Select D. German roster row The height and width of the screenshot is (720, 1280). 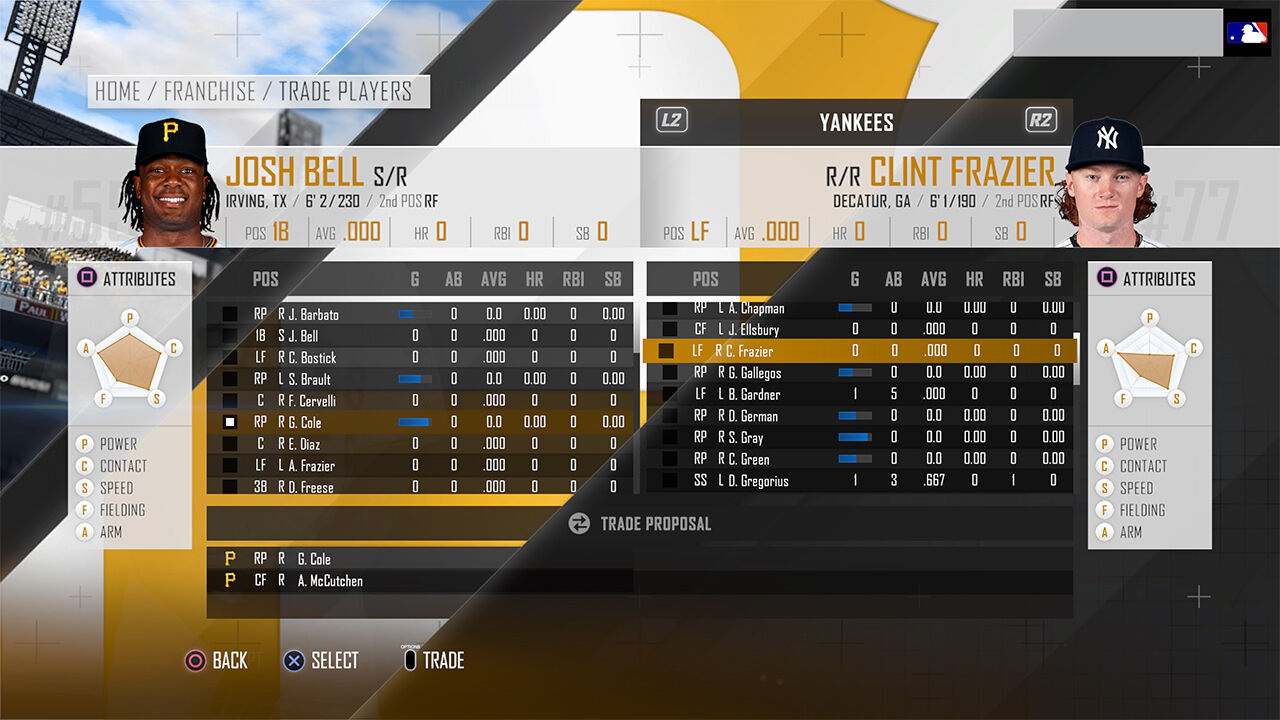click(750, 416)
